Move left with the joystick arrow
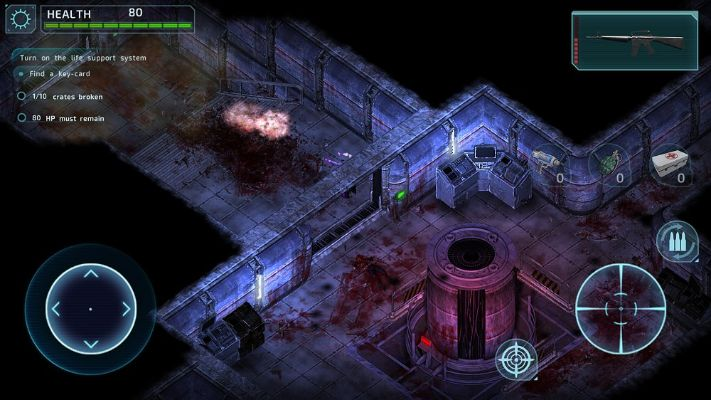 click(54, 309)
